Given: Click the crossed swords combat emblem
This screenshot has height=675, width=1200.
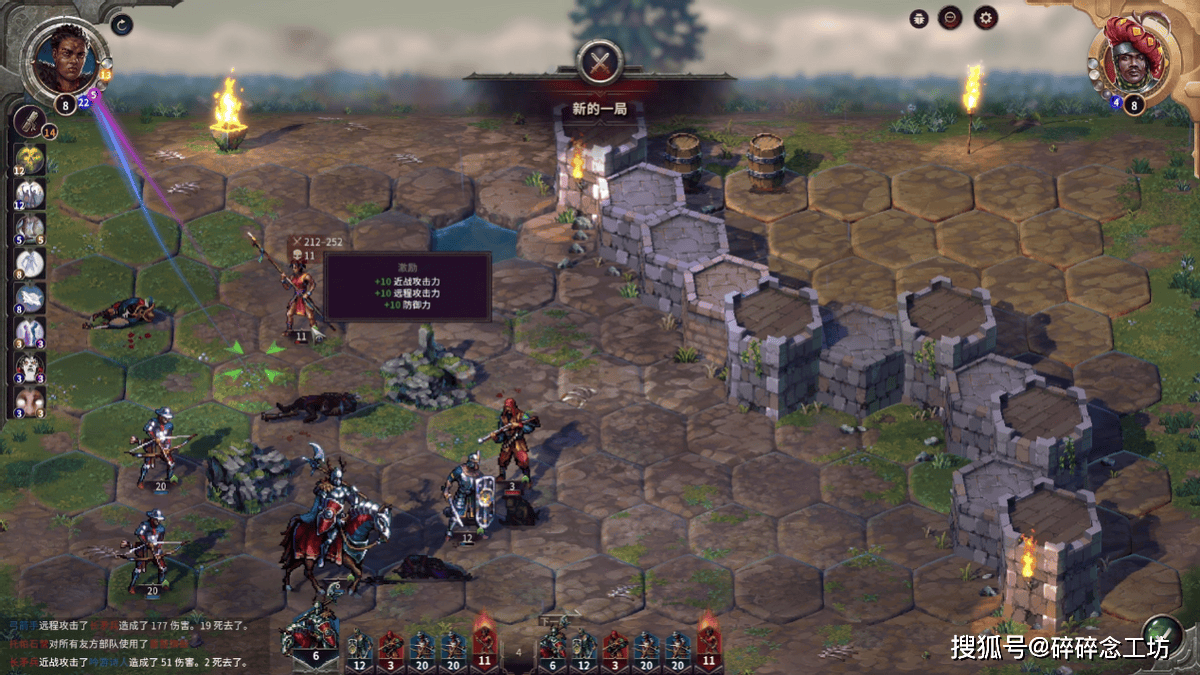Looking at the screenshot, I should (x=600, y=62).
